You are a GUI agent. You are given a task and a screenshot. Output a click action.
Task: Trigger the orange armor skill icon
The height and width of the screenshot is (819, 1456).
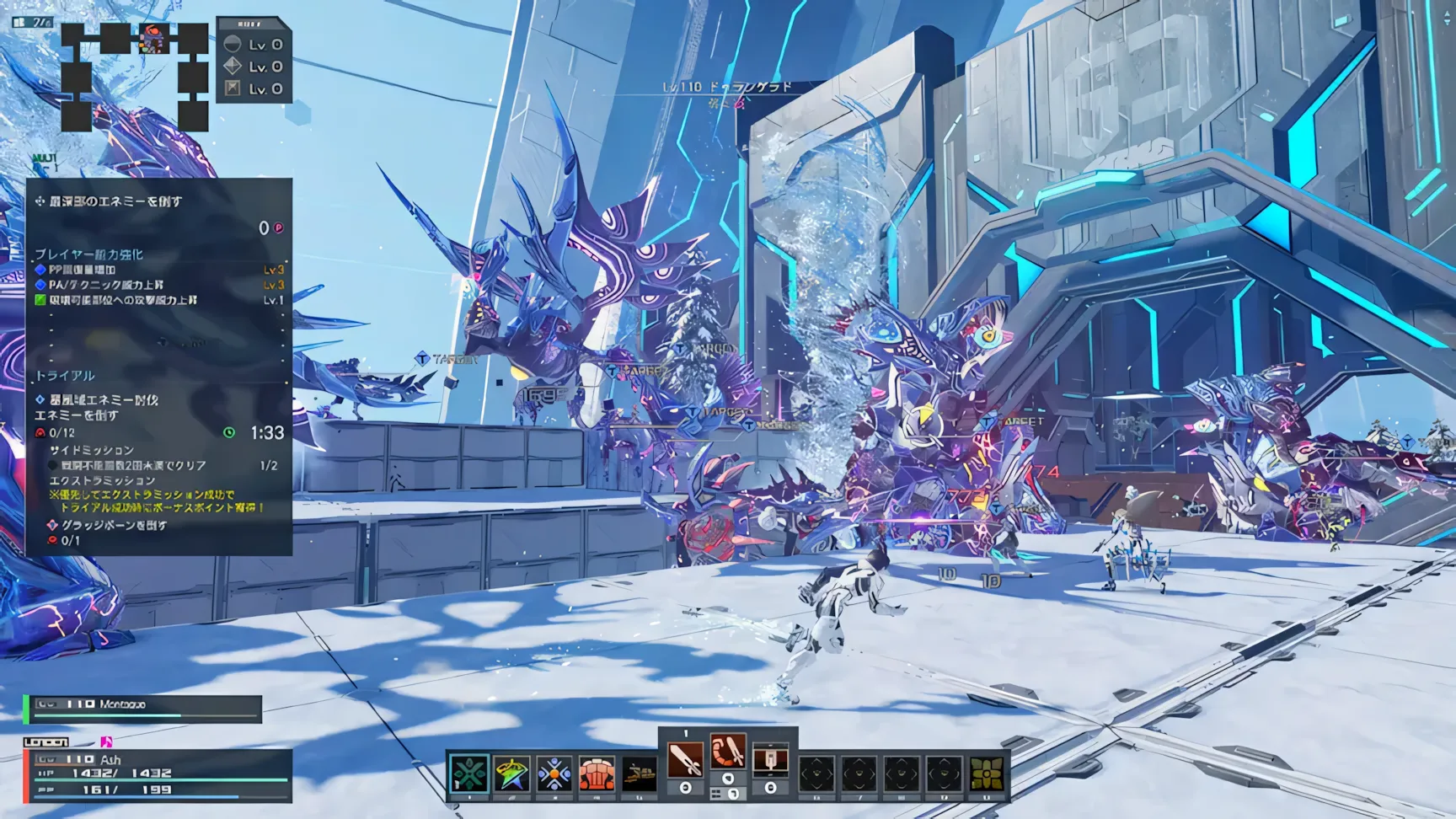[x=597, y=773]
